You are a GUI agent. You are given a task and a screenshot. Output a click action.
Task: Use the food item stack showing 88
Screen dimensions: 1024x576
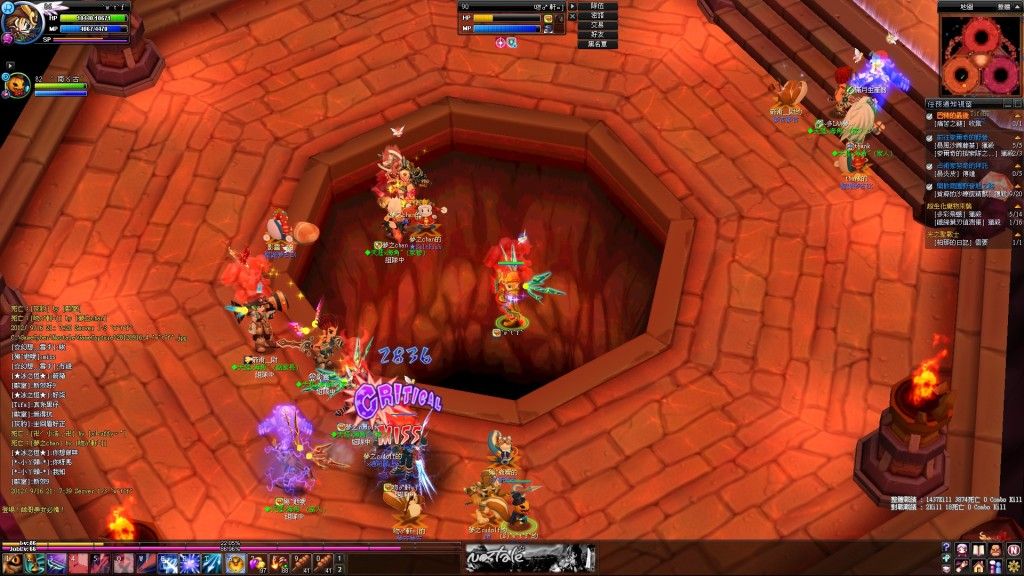(279, 563)
